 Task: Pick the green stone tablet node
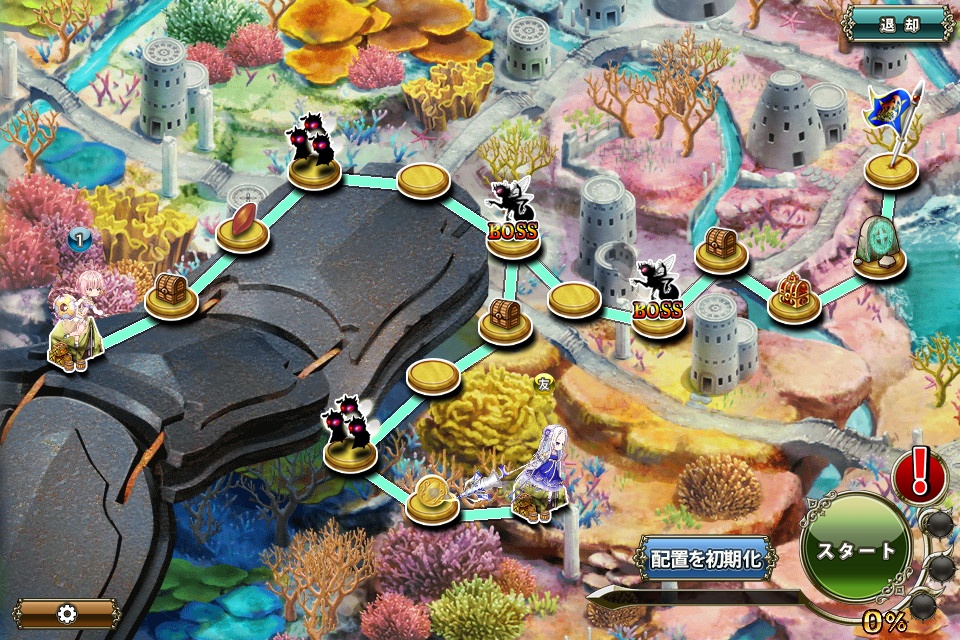click(x=880, y=250)
